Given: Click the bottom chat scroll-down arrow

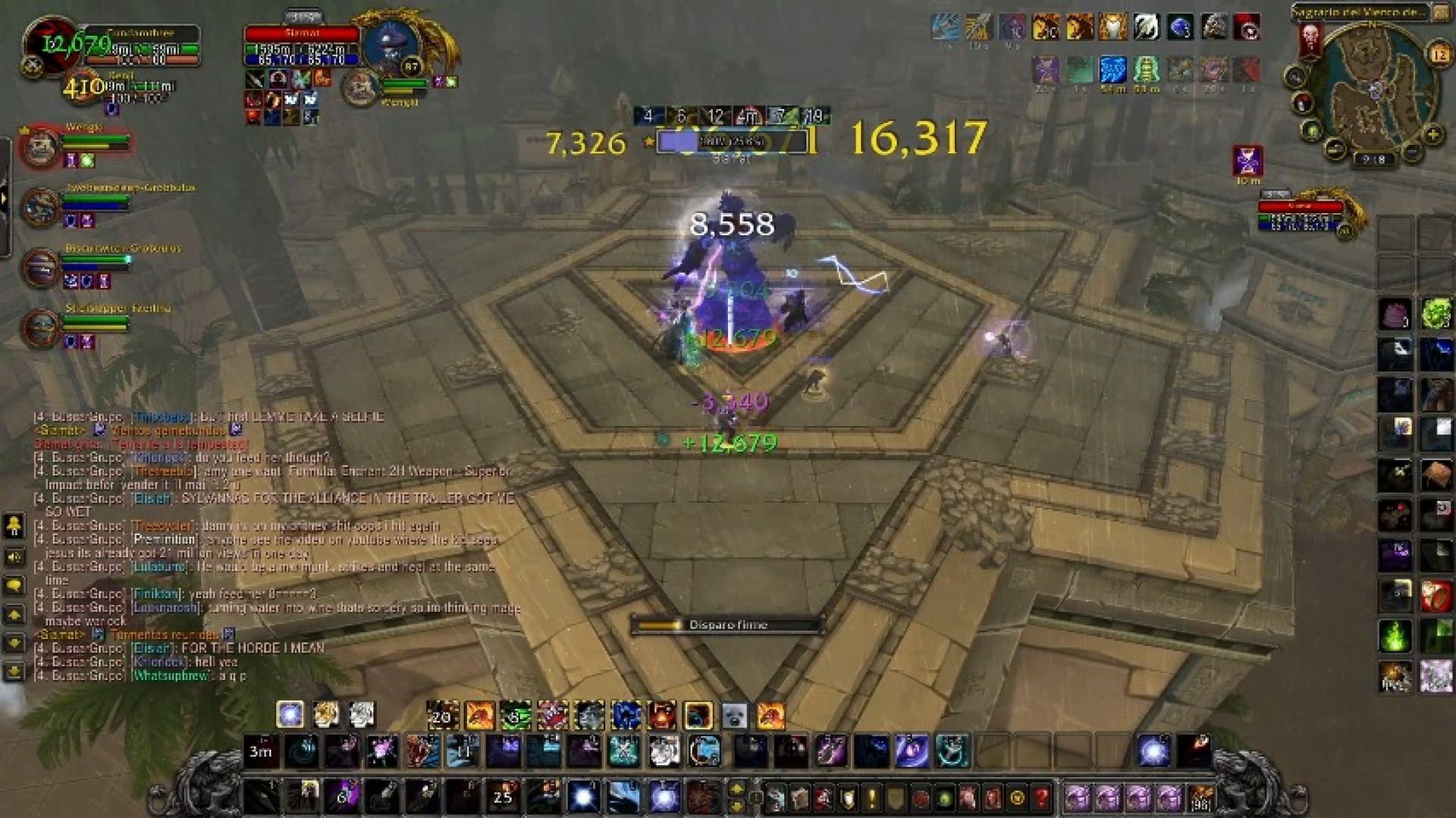Looking at the screenshot, I should pyautogui.click(x=13, y=669).
